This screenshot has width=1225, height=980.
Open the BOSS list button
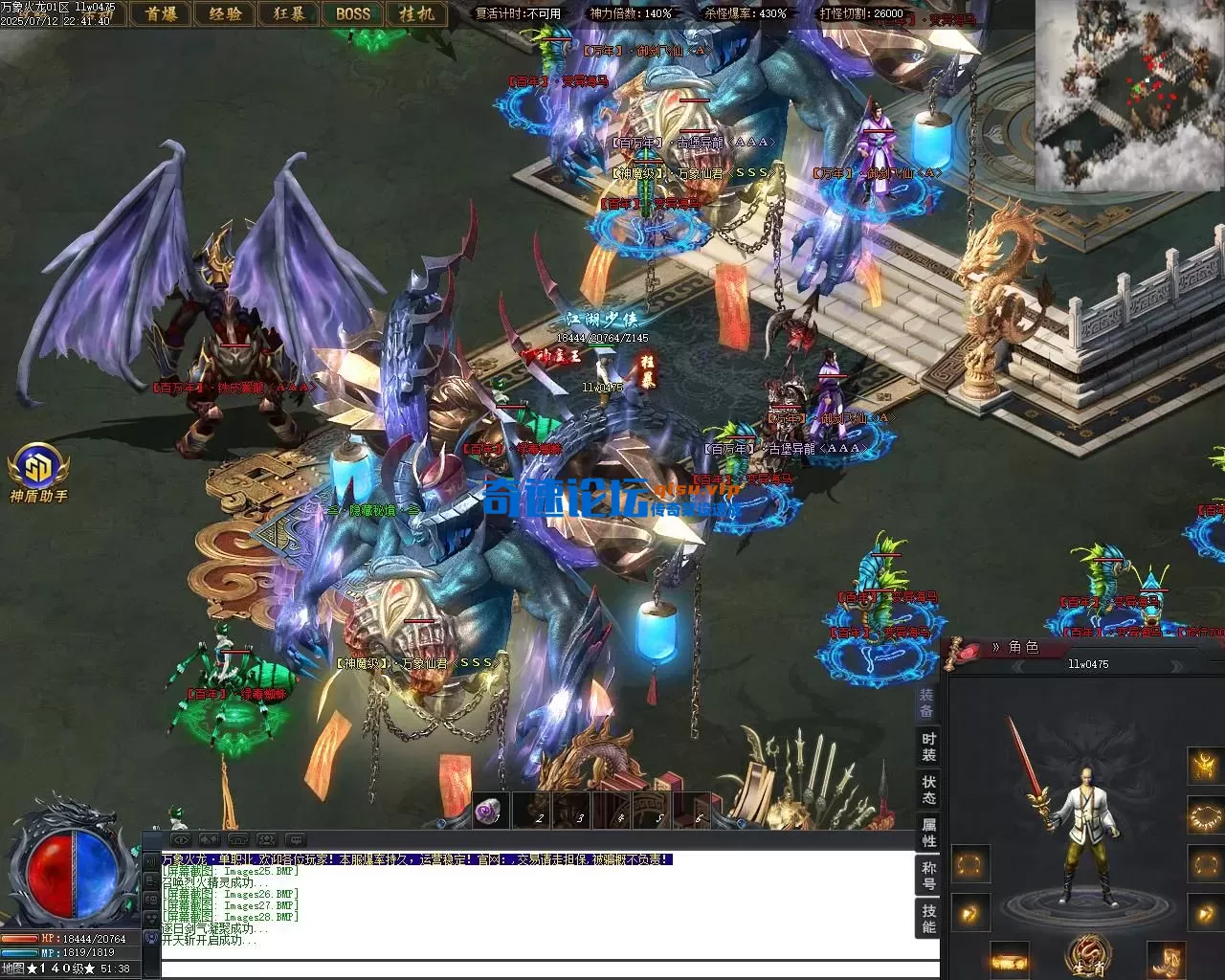pyautogui.click(x=352, y=13)
